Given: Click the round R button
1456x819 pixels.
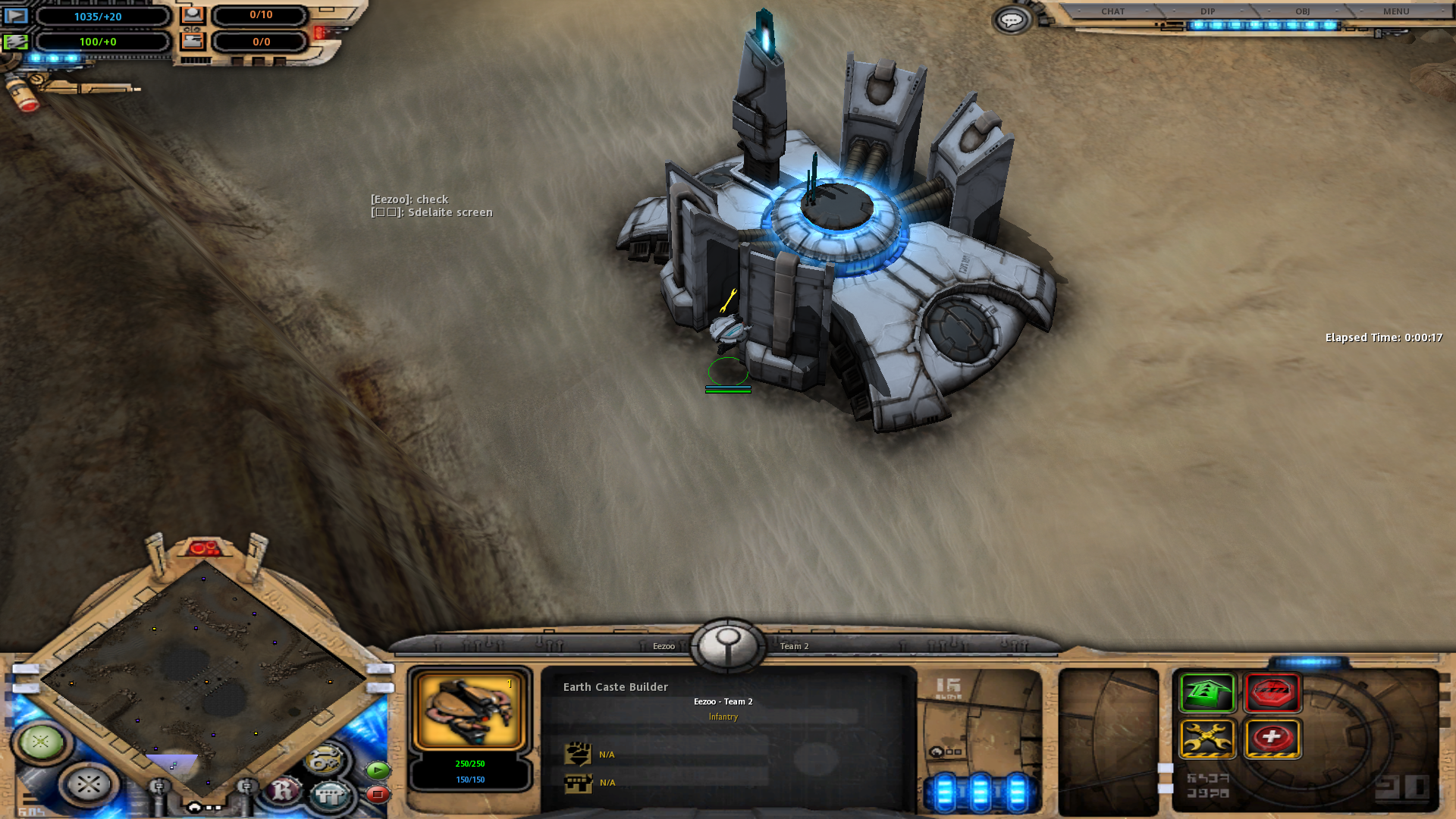Looking at the screenshot, I should tap(283, 791).
